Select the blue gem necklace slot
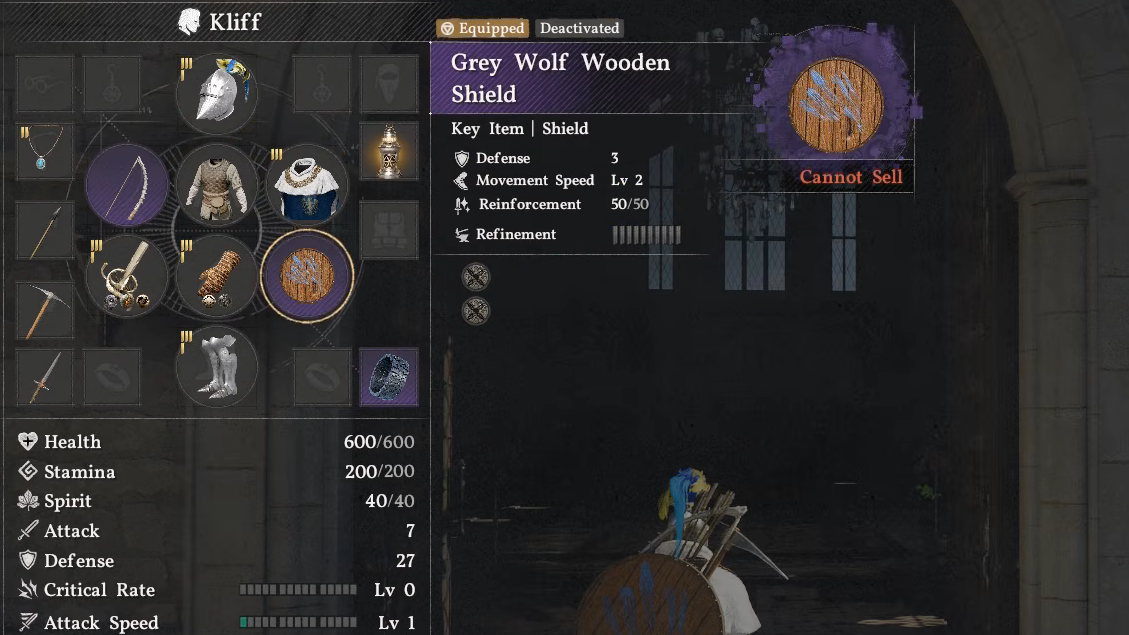Screen dimensions: 1129x635 click(45, 152)
